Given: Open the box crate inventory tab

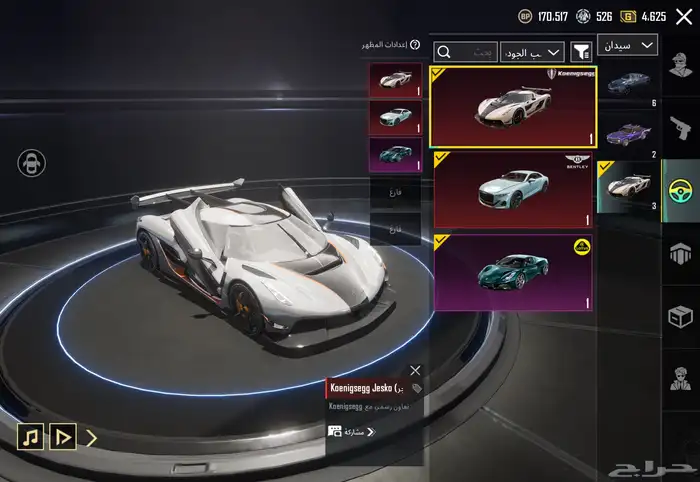Looking at the screenshot, I should tap(681, 317).
